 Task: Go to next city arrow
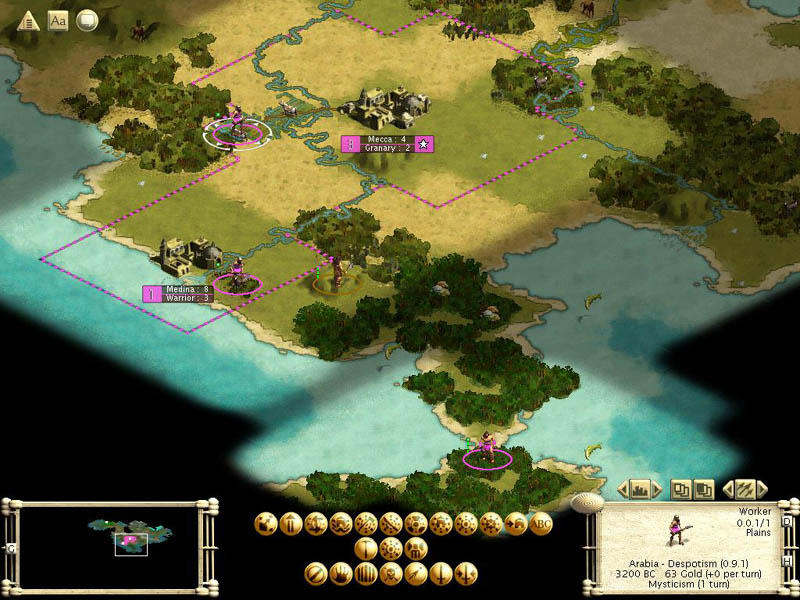click(x=657, y=489)
